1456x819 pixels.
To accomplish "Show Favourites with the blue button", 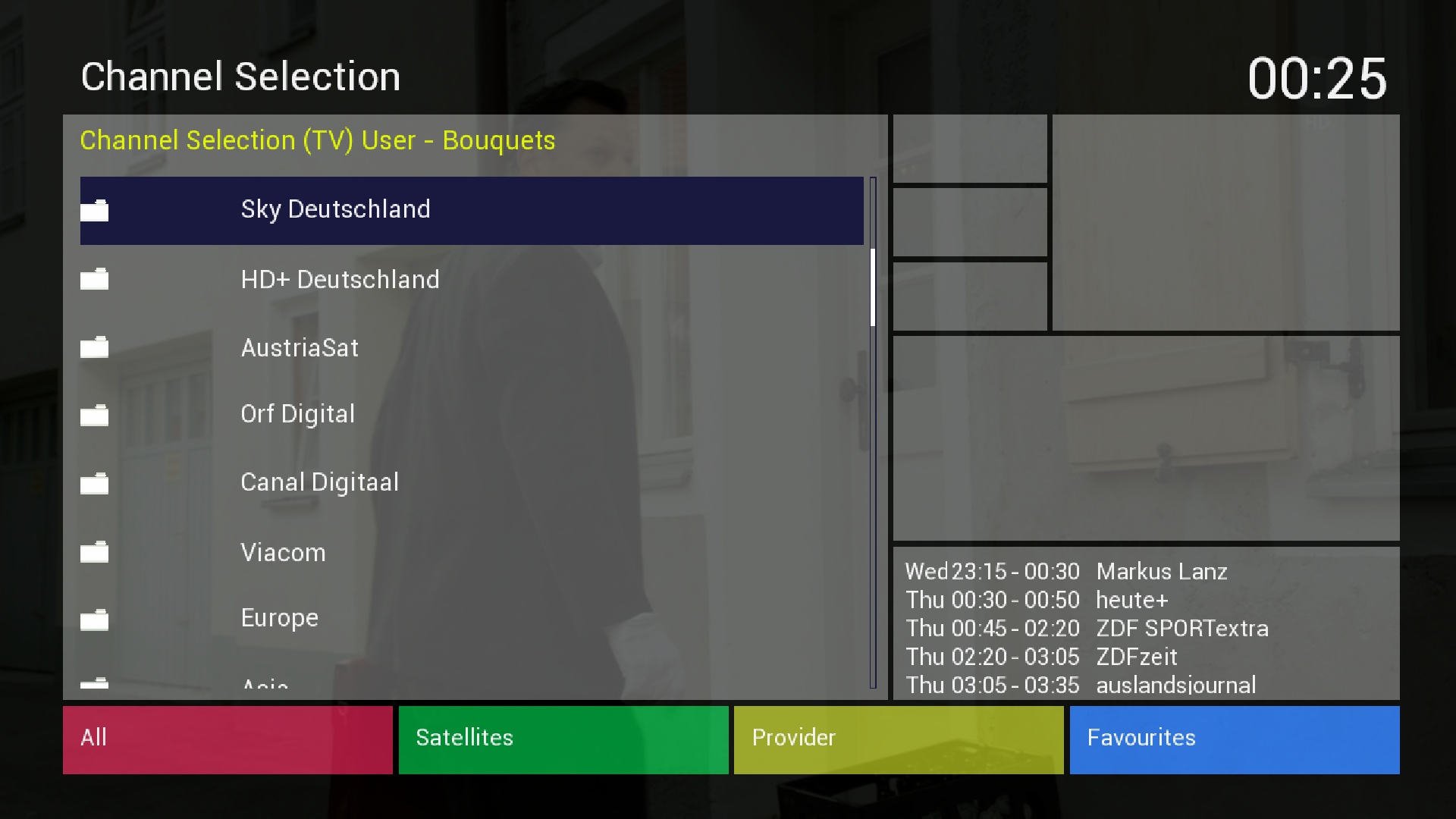I will click(1234, 739).
